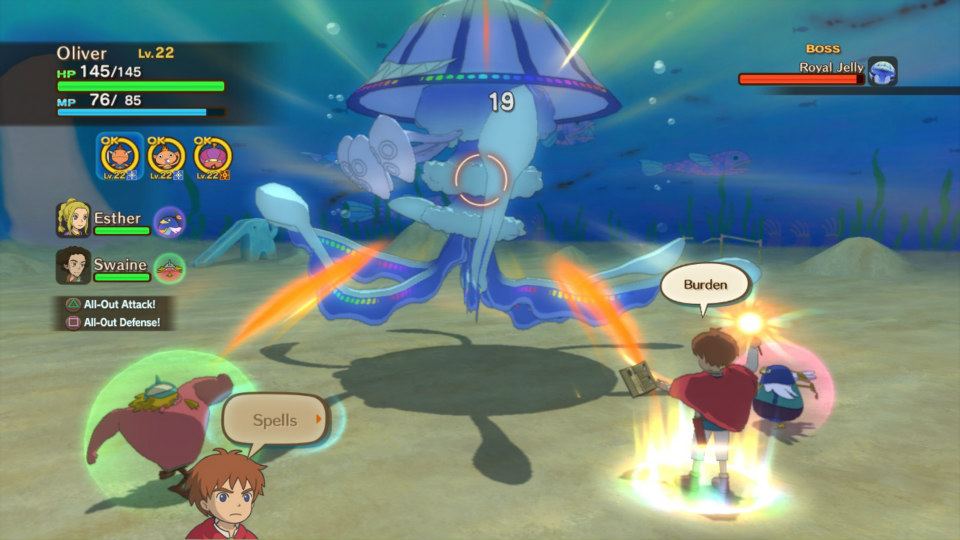Click Swaine's party portrait
This screenshot has width=960, height=540.
coord(73,265)
